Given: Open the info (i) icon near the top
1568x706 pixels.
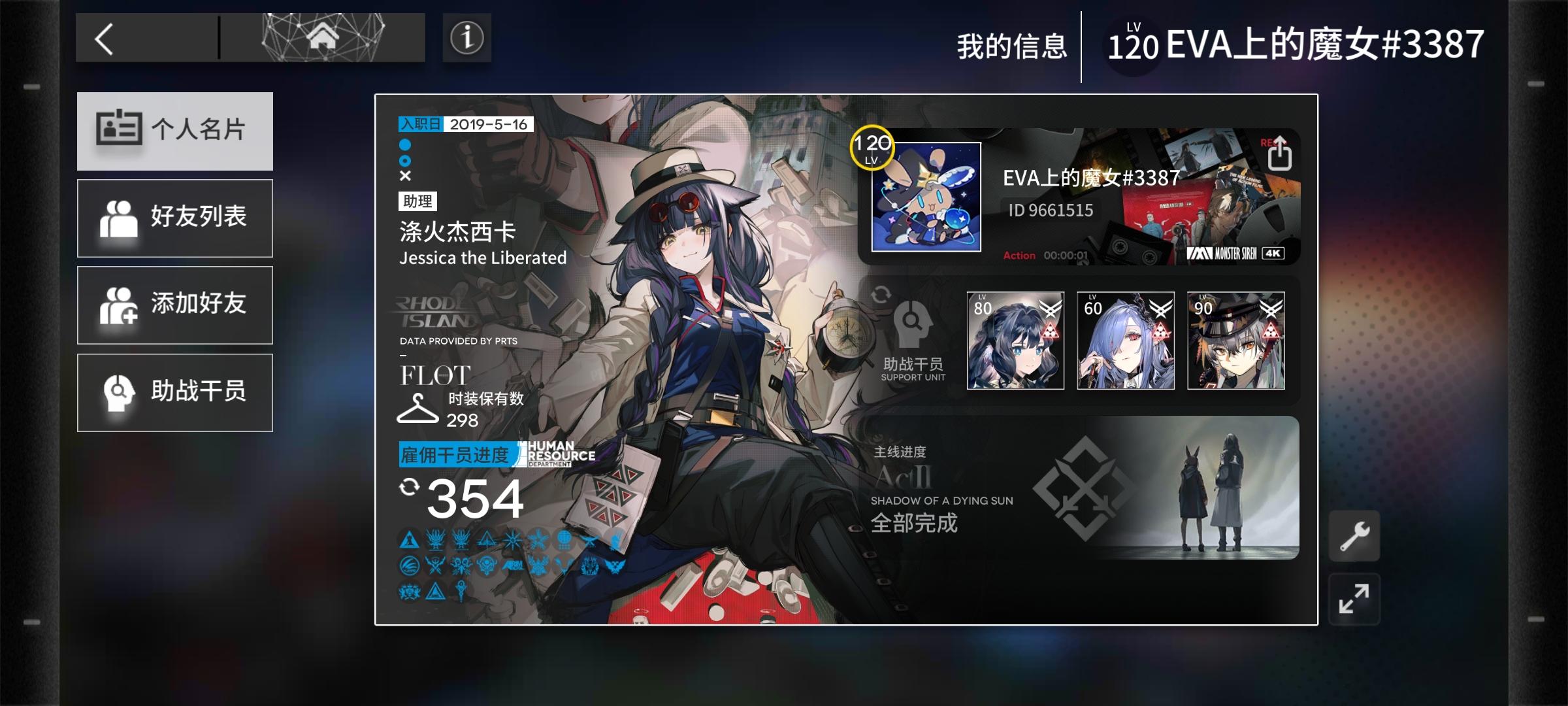Looking at the screenshot, I should pos(465,37).
